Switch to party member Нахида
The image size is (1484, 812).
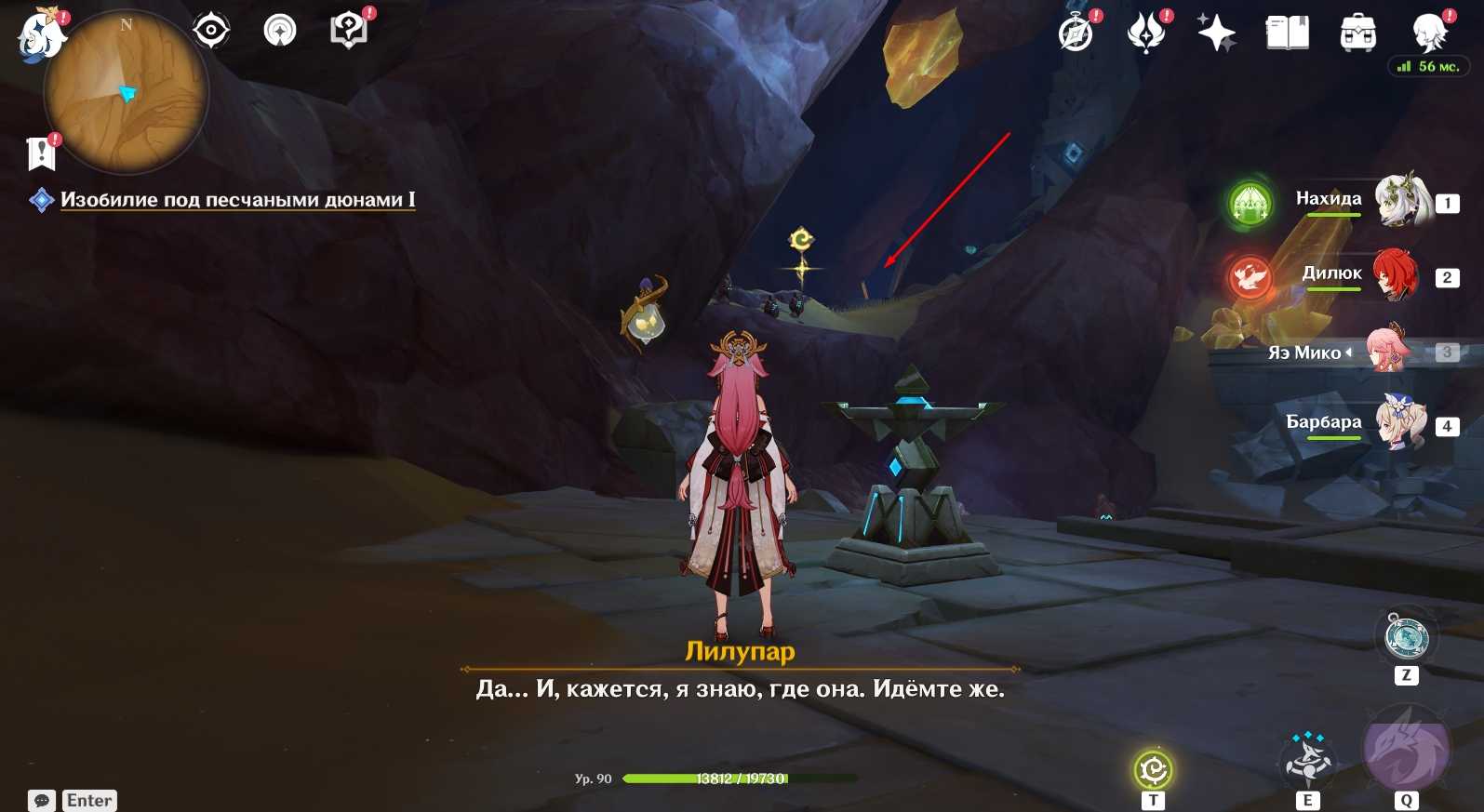coord(1401,200)
